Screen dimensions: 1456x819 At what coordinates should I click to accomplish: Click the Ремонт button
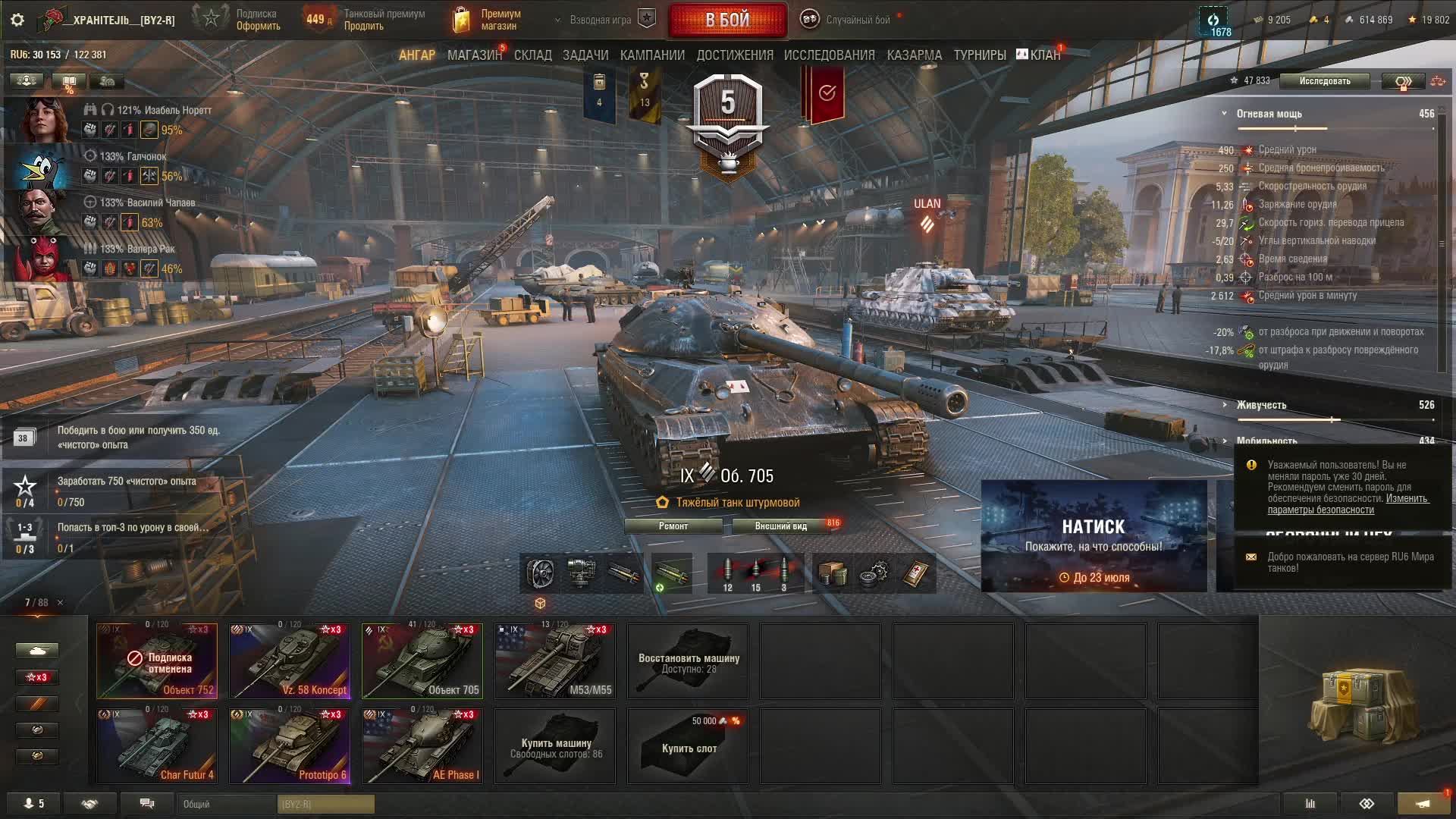(673, 526)
